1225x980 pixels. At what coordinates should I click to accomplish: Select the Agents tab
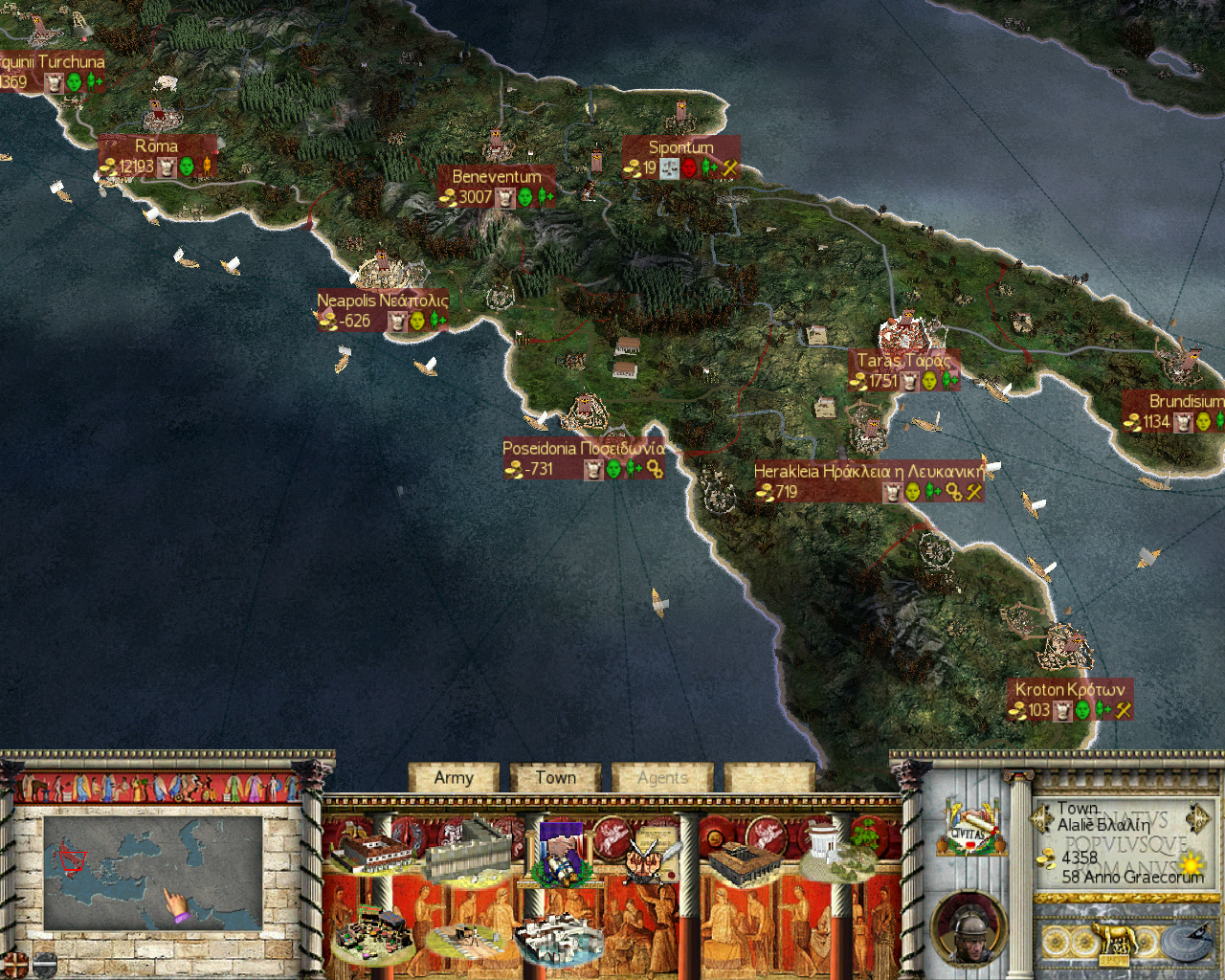[662, 778]
